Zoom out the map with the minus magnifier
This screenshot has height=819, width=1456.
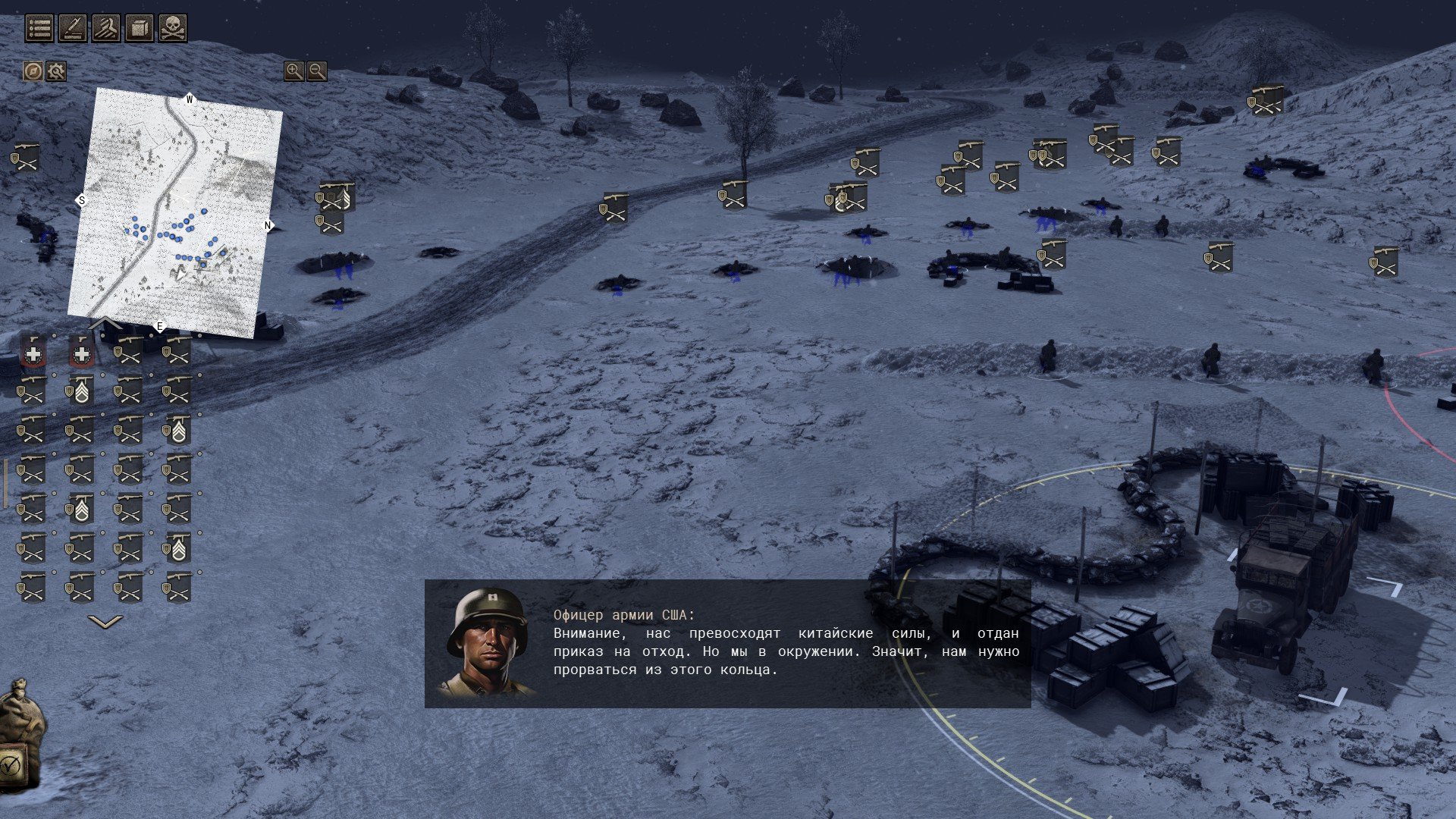tap(317, 71)
